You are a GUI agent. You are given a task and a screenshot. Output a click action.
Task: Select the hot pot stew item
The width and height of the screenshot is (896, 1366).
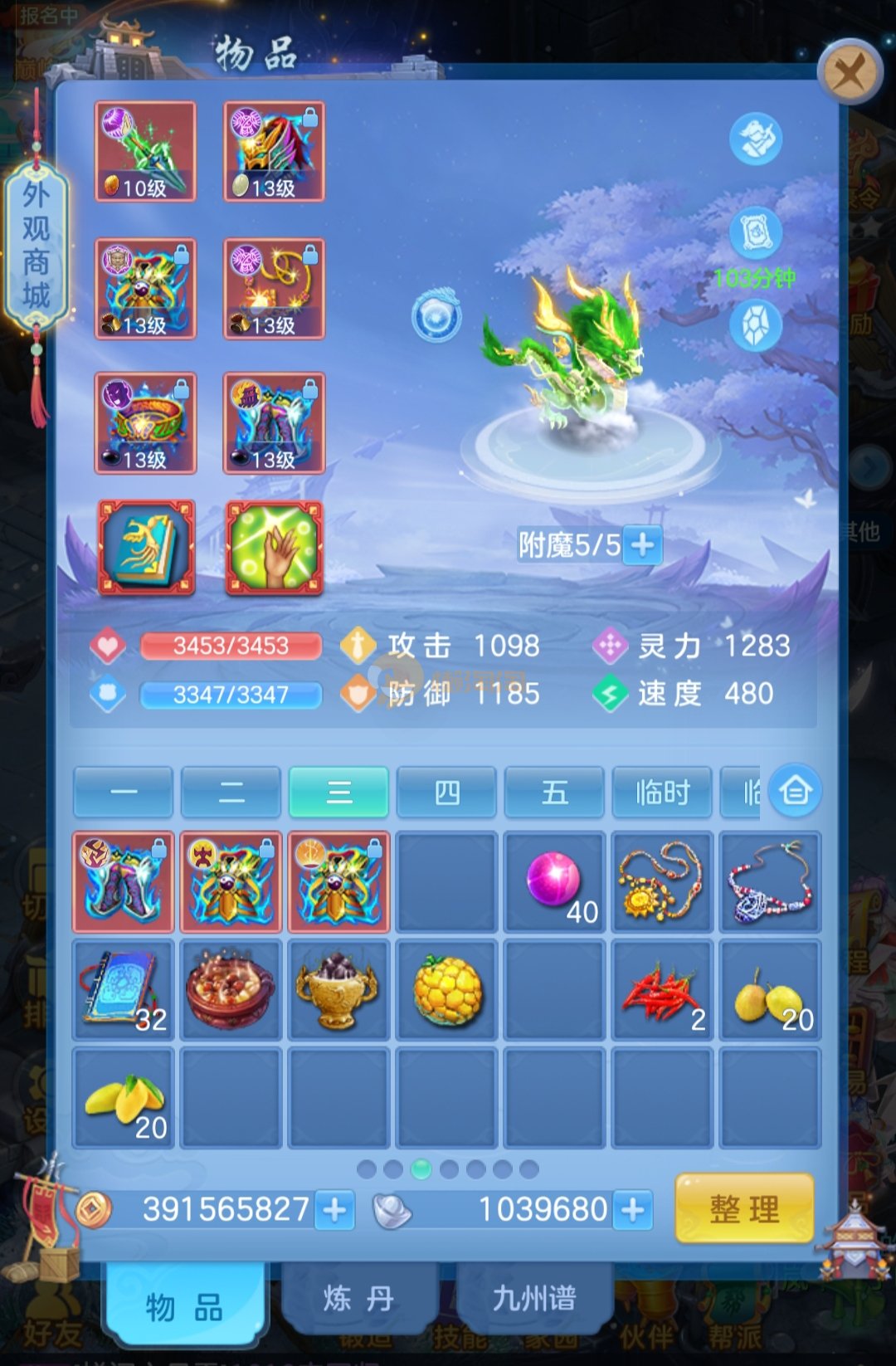tap(231, 989)
